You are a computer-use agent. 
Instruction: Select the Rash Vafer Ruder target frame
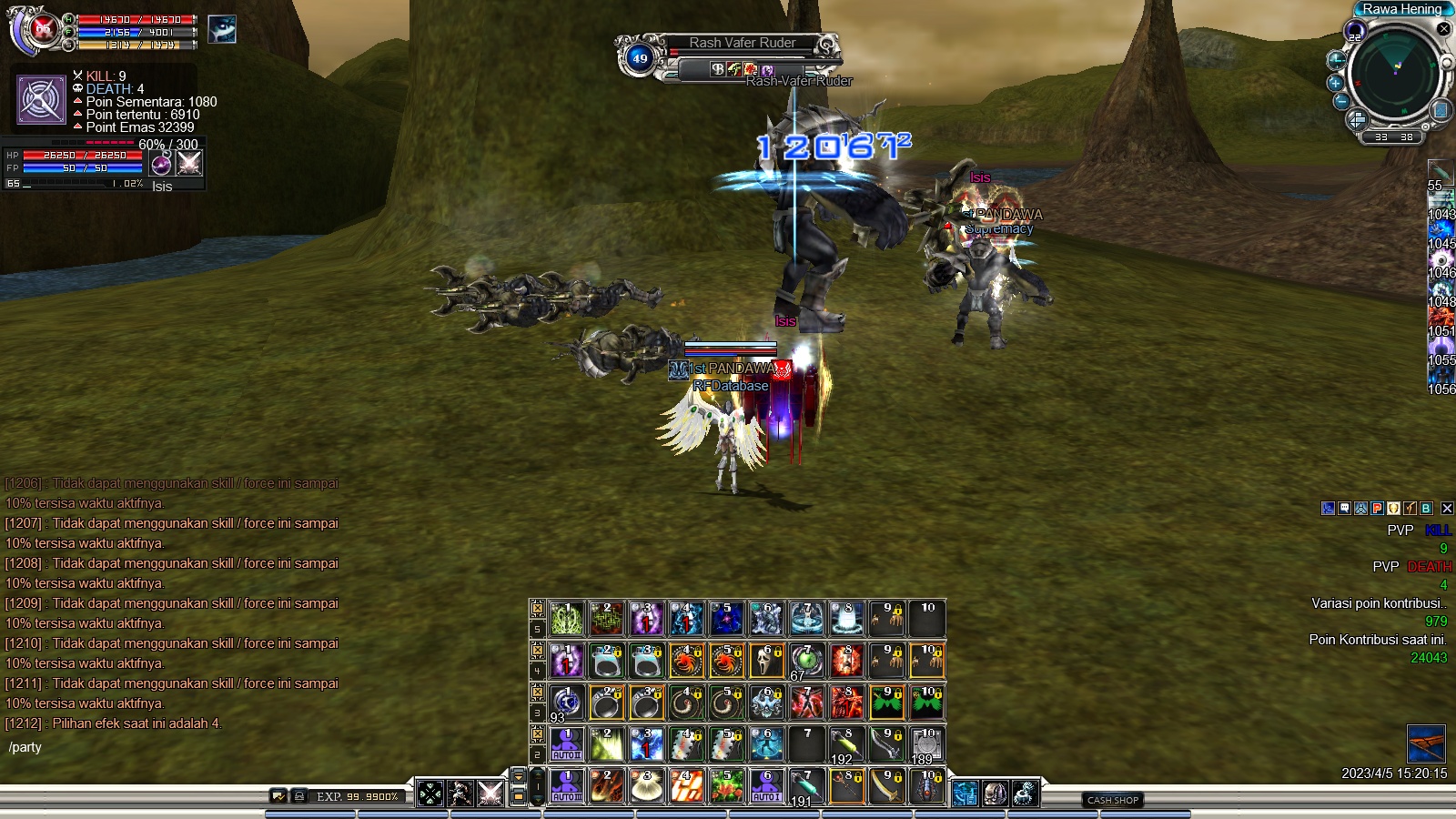click(x=742, y=43)
